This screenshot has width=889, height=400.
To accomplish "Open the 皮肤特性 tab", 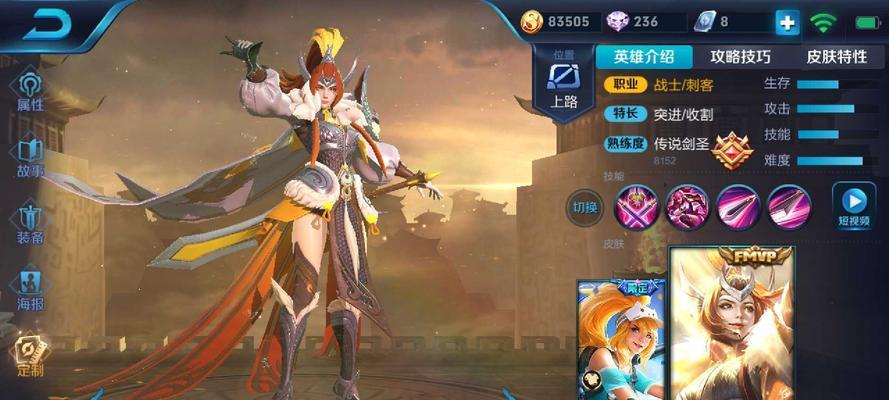I will (x=838, y=57).
